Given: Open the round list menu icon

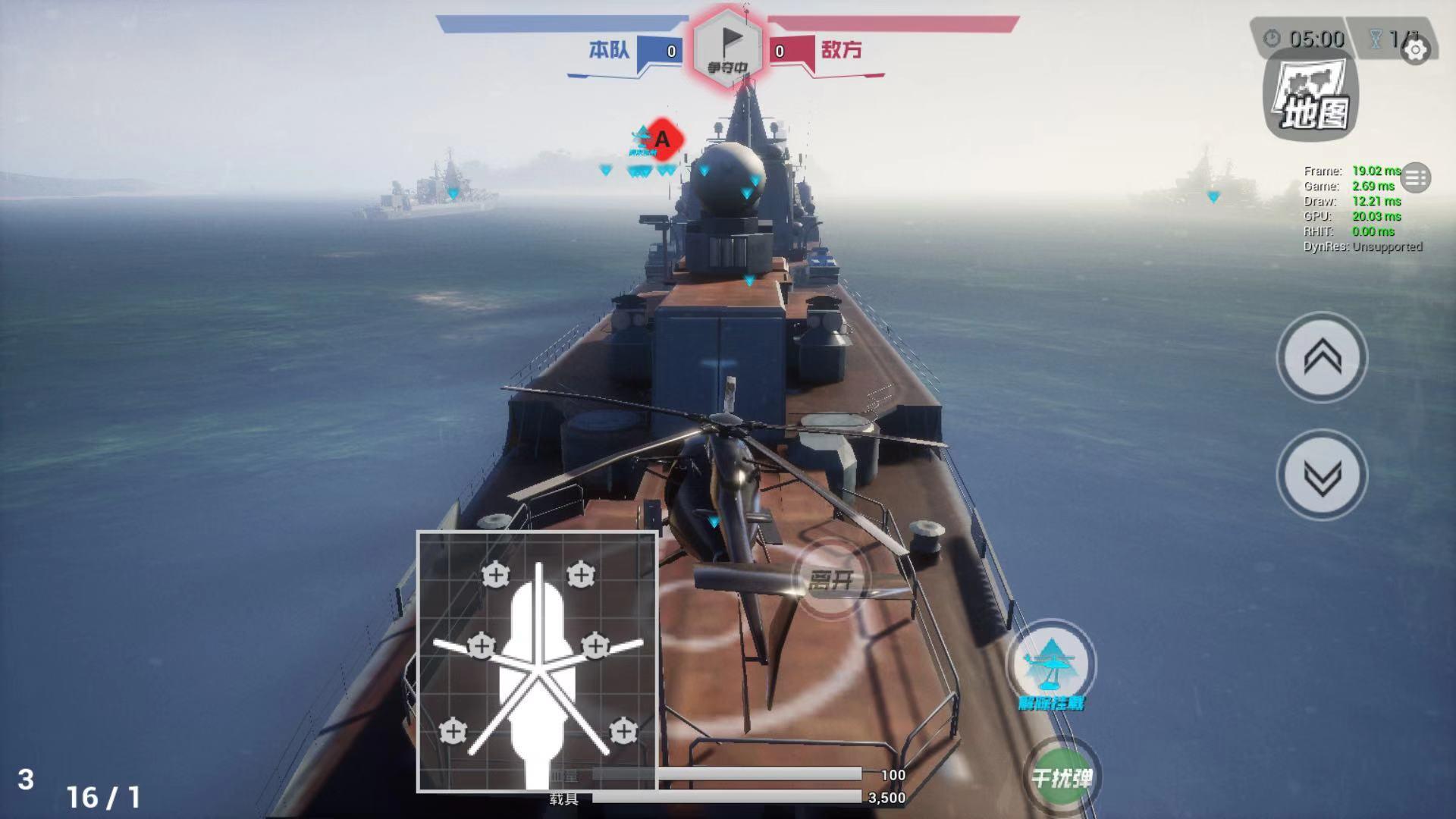Looking at the screenshot, I should tap(1415, 178).
